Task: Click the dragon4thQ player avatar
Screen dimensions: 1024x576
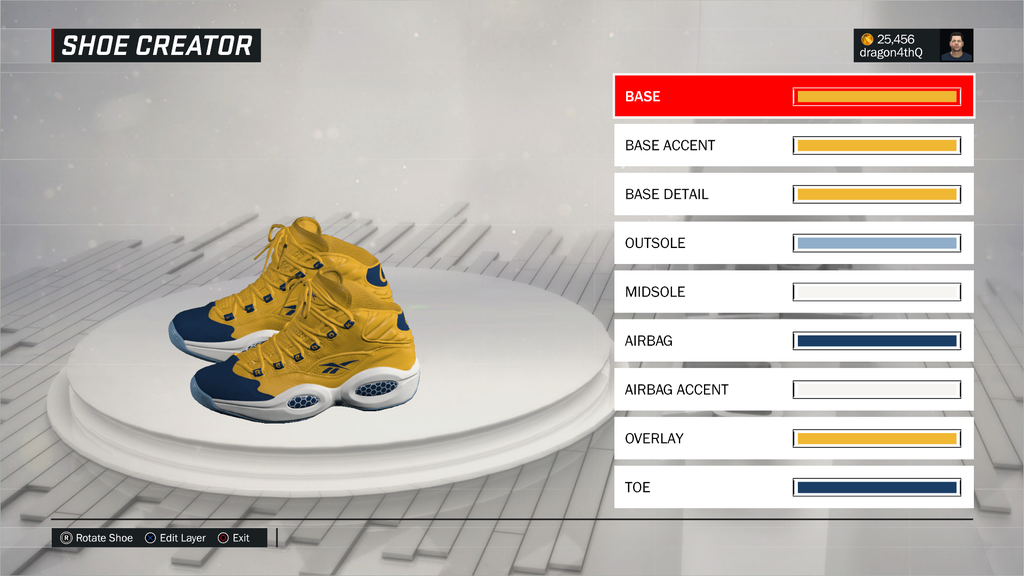Action: pos(956,45)
